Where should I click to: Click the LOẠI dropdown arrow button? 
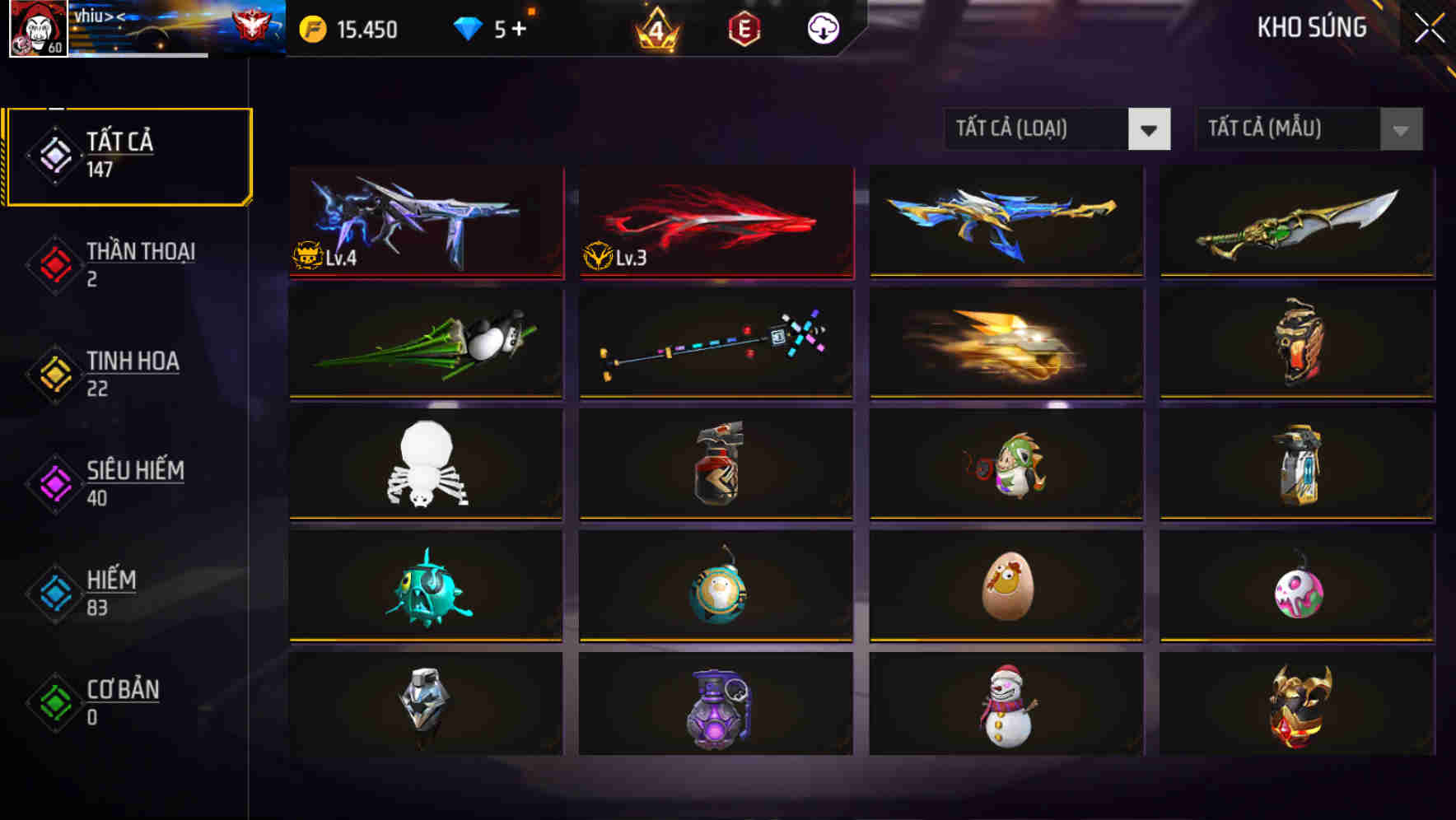(x=1150, y=129)
